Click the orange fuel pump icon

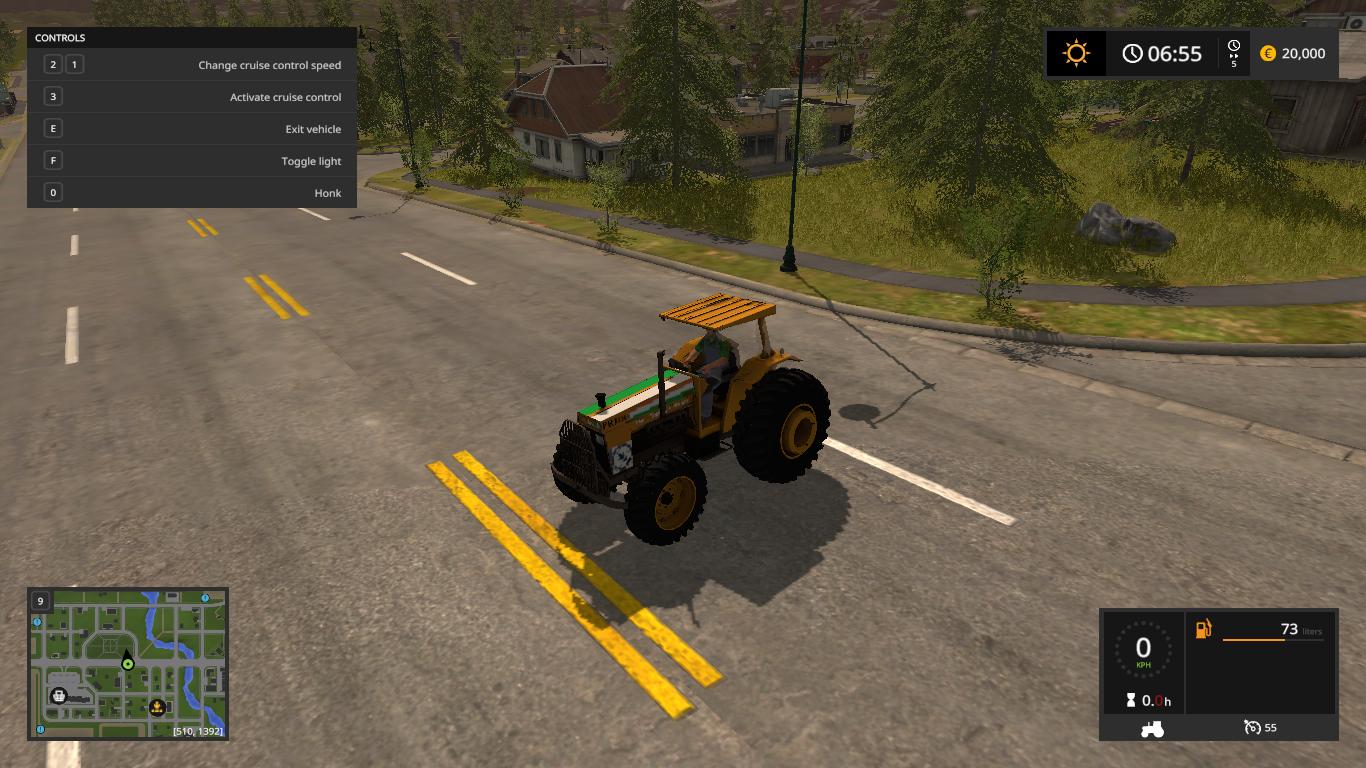pyautogui.click(x=1203, y=629)
